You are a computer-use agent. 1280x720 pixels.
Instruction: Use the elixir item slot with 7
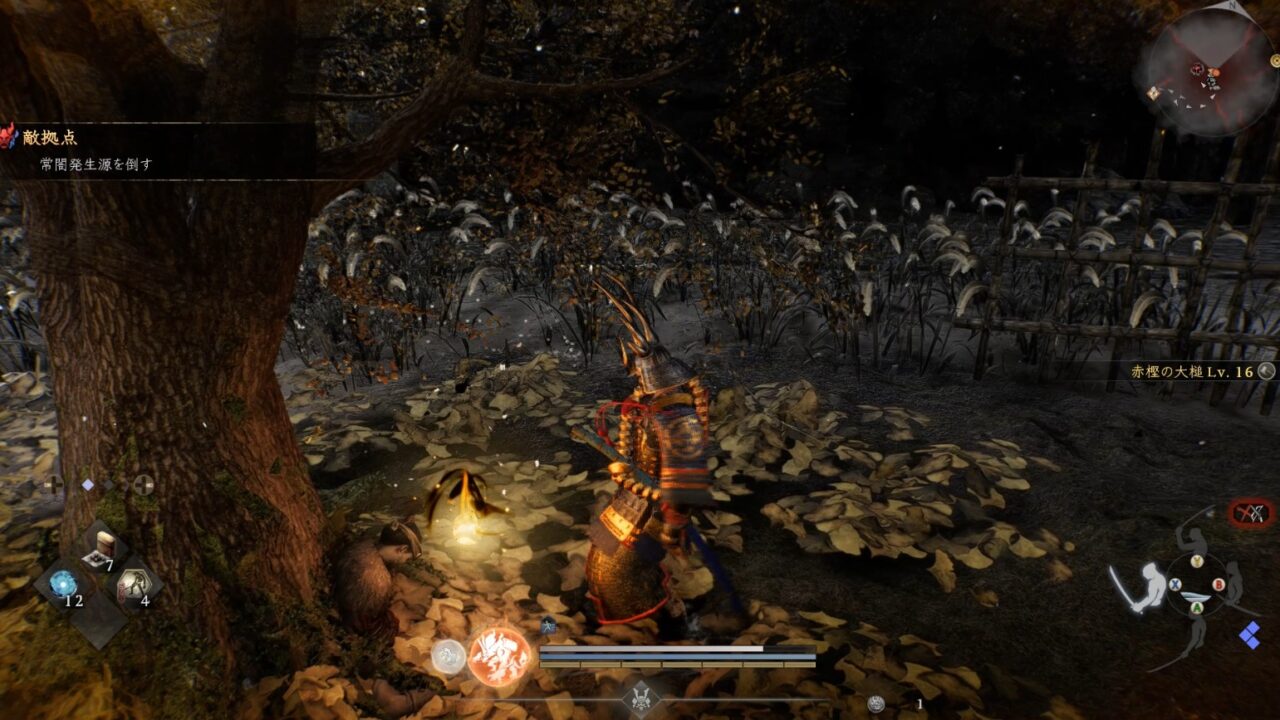tap(101, 548)
